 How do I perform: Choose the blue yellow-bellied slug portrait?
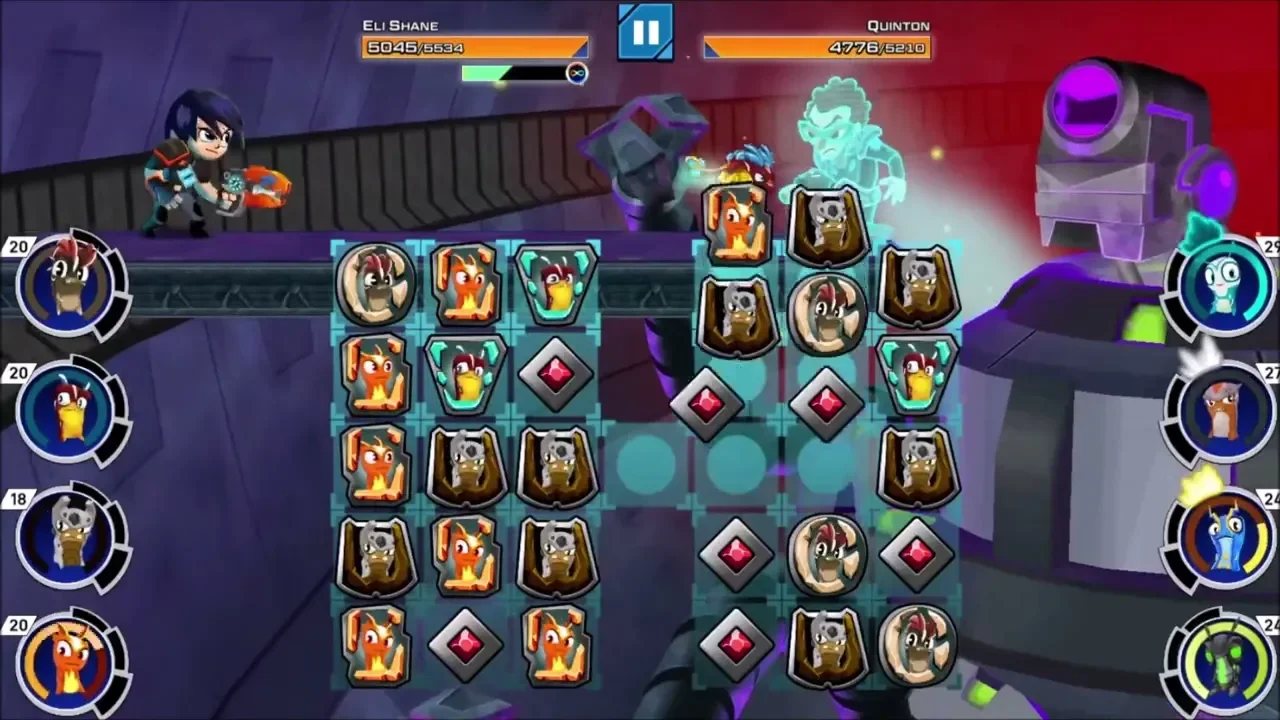point(70,411)
